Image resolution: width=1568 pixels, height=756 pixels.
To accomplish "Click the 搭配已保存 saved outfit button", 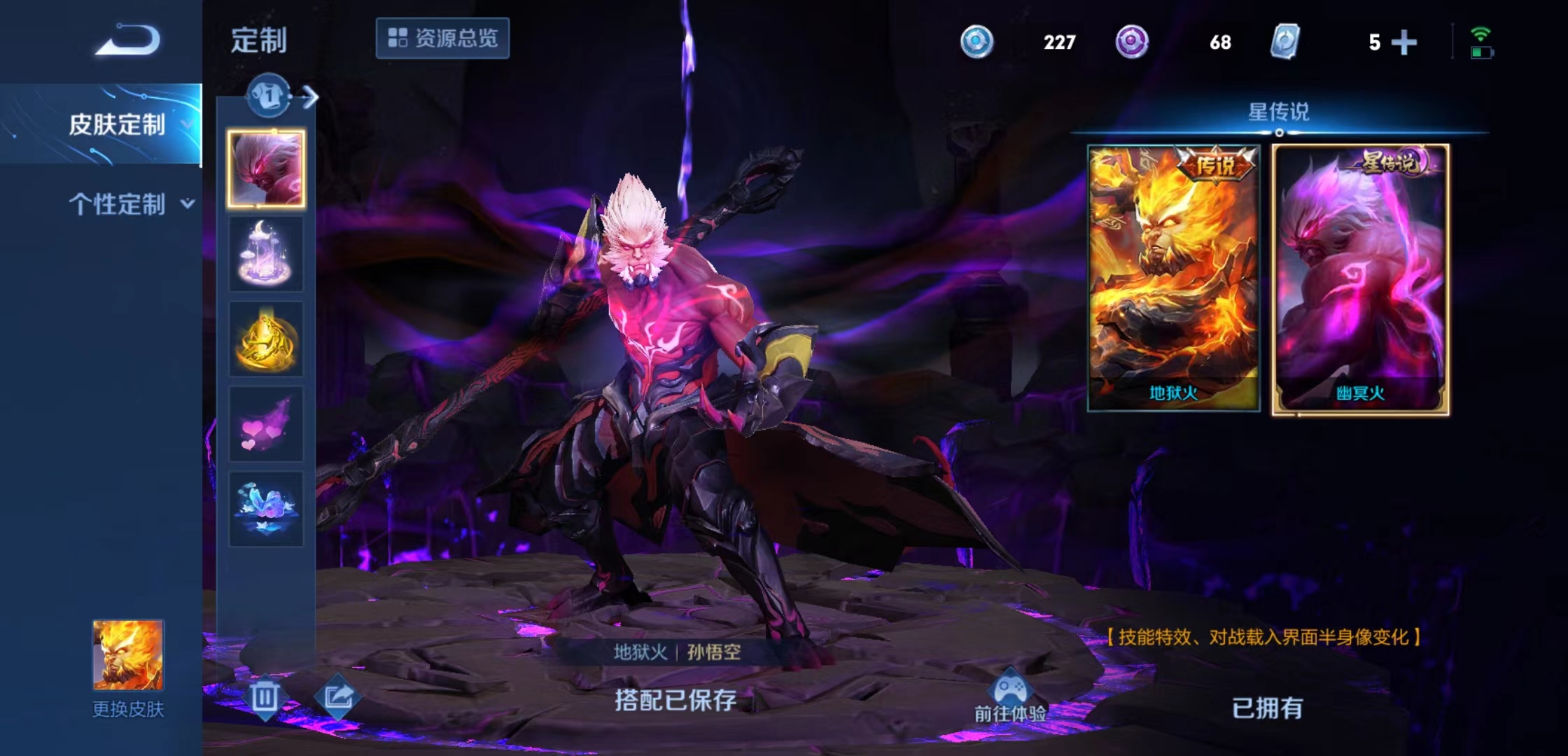I will point(675,700).
